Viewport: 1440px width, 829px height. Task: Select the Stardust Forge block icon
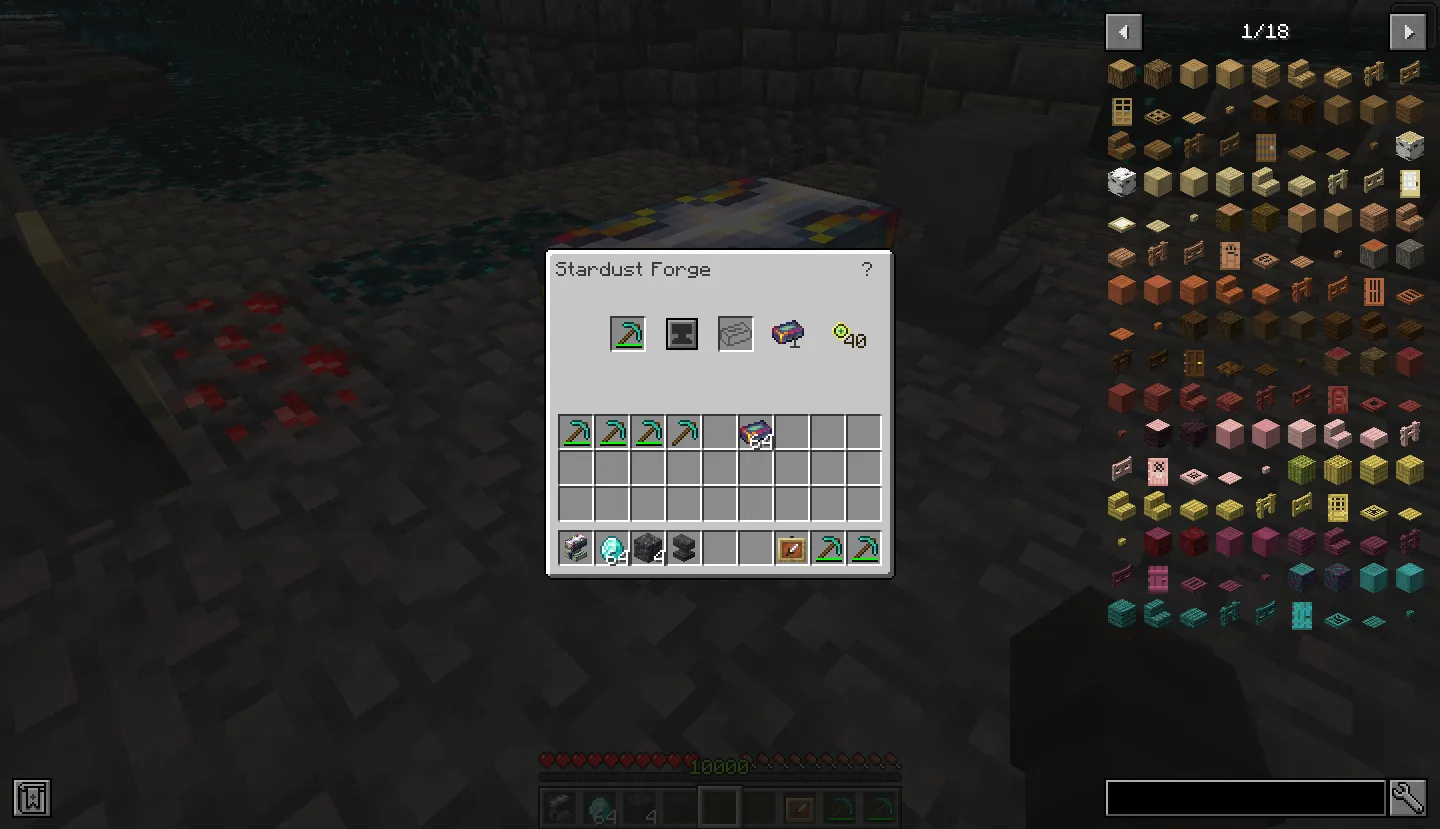789,334
